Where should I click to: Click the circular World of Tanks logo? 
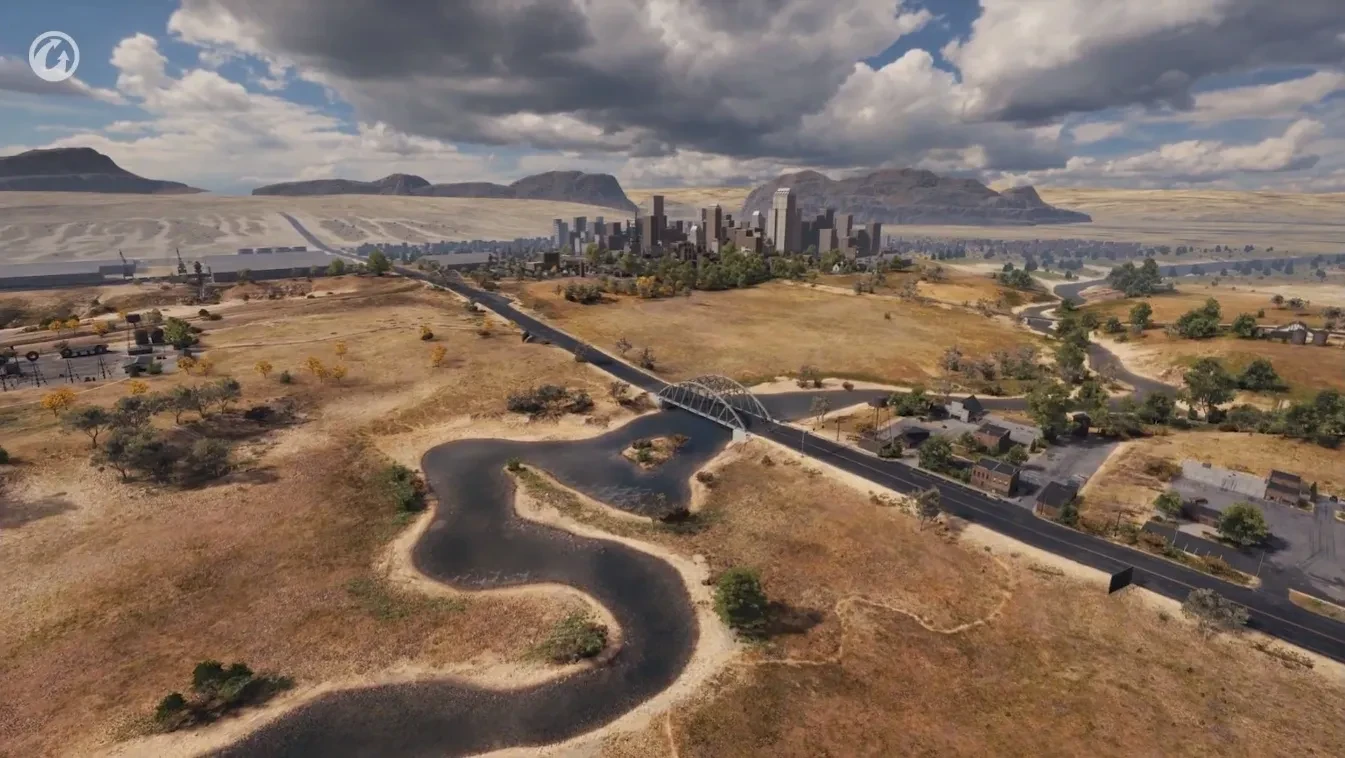pyautogui.click(x=54, y=56)
